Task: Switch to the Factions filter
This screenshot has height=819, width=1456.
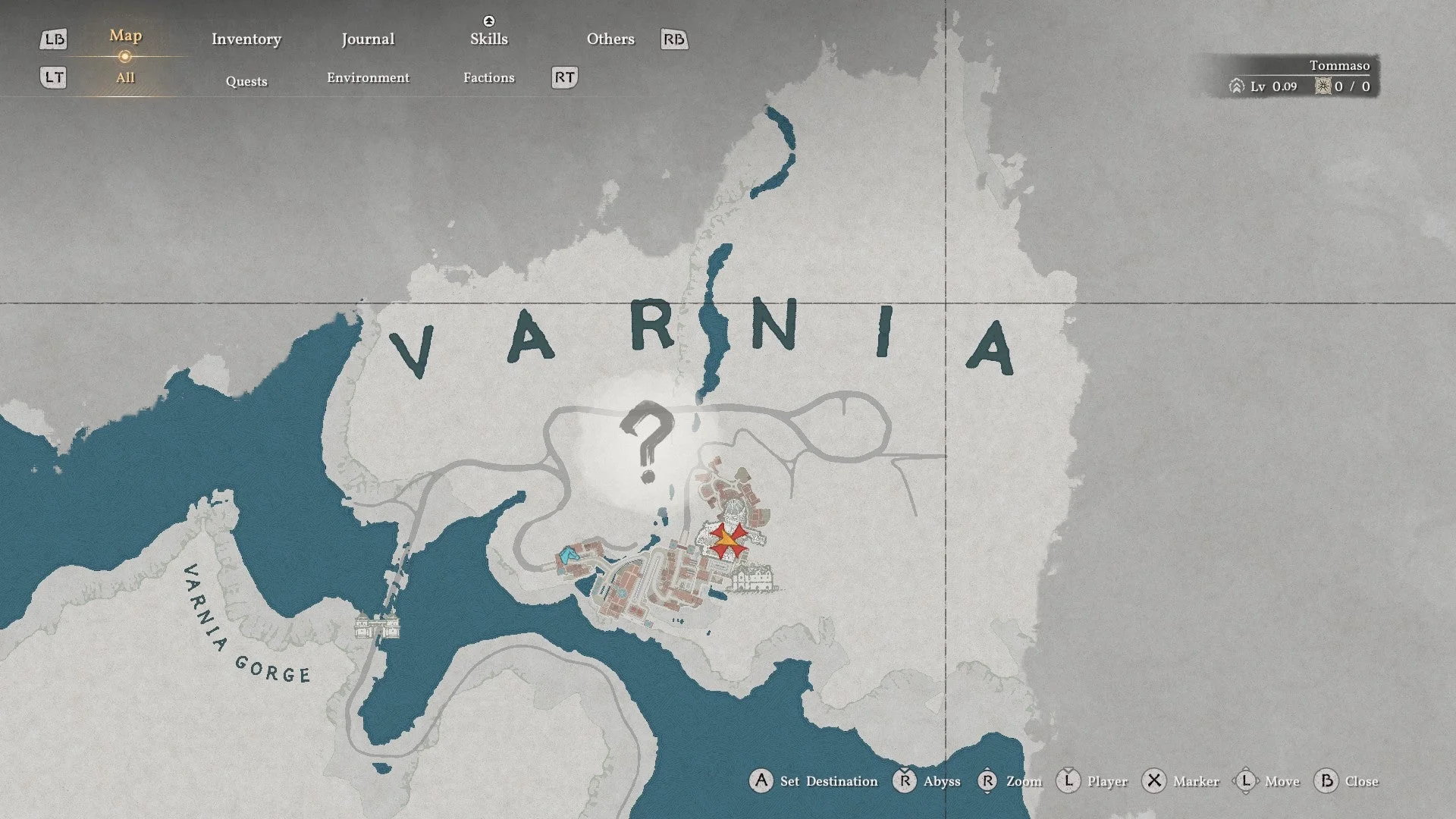Action: (x=488, y=78)
